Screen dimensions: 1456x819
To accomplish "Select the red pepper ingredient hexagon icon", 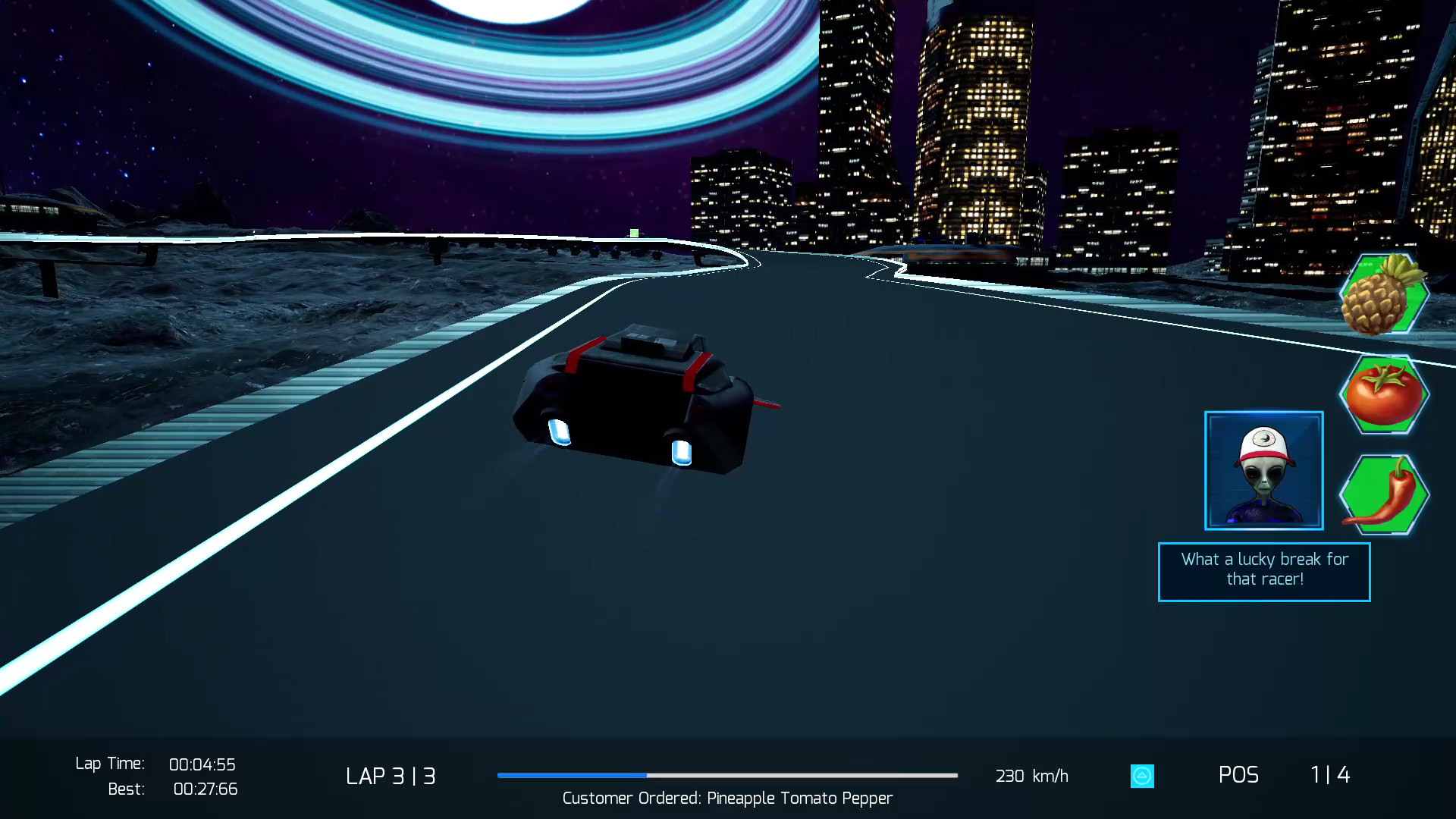I will coord(1383,494).
